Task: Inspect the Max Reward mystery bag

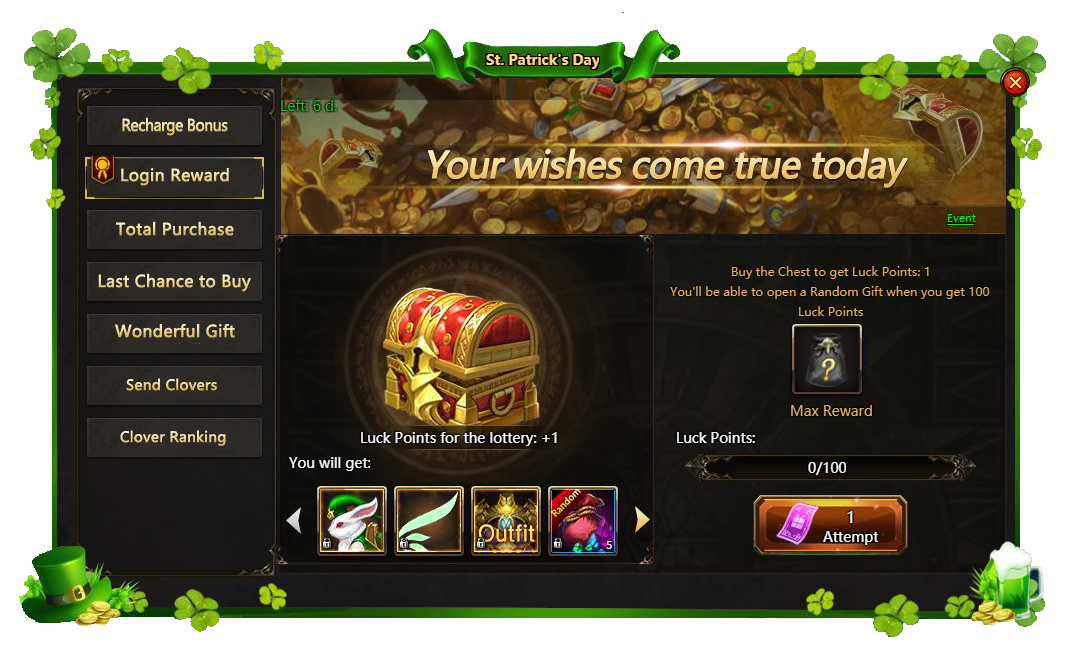Action: coord(827,359)
